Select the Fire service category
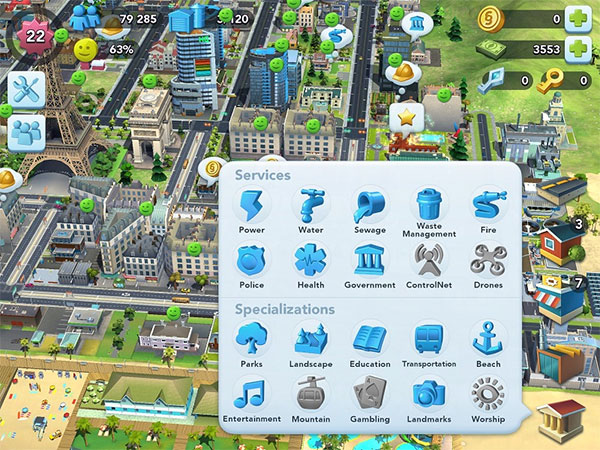The height and width of the screenshot is (450, 600). point(488,208)
